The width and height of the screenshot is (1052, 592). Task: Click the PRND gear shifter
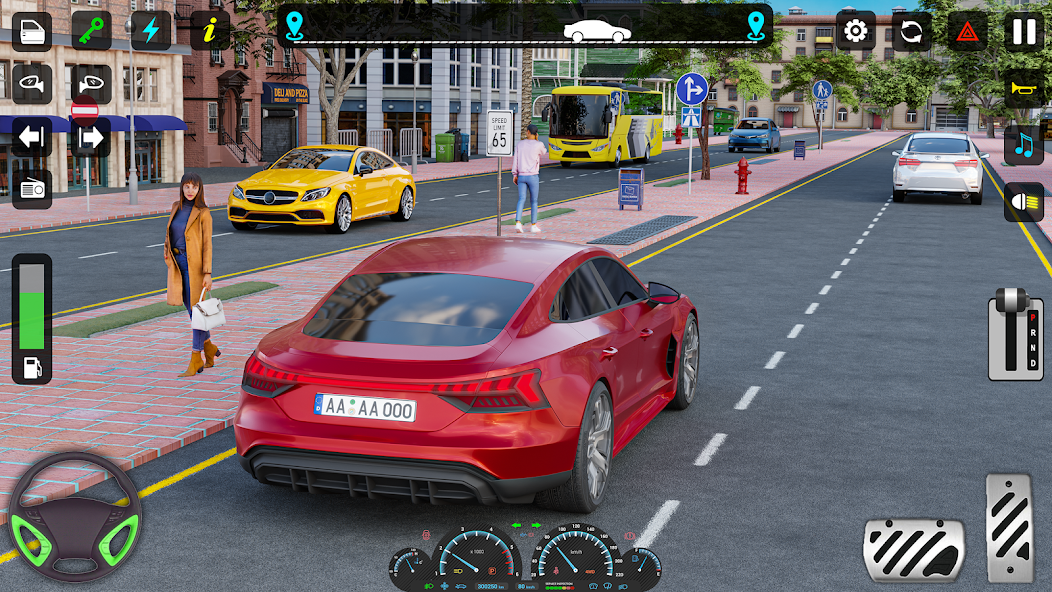coord(1015,335)
